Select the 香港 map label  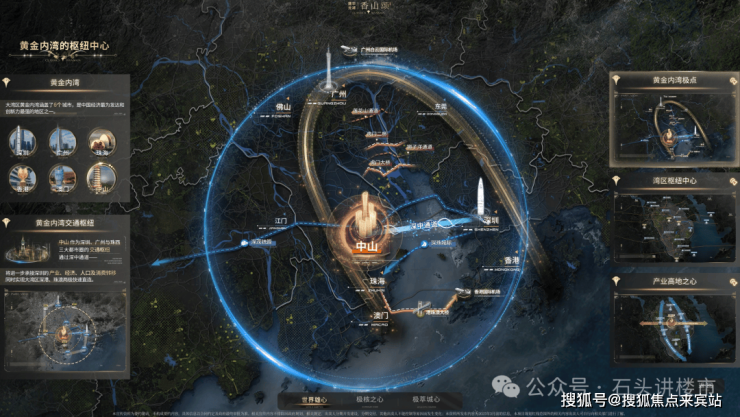tap(508, 261)
